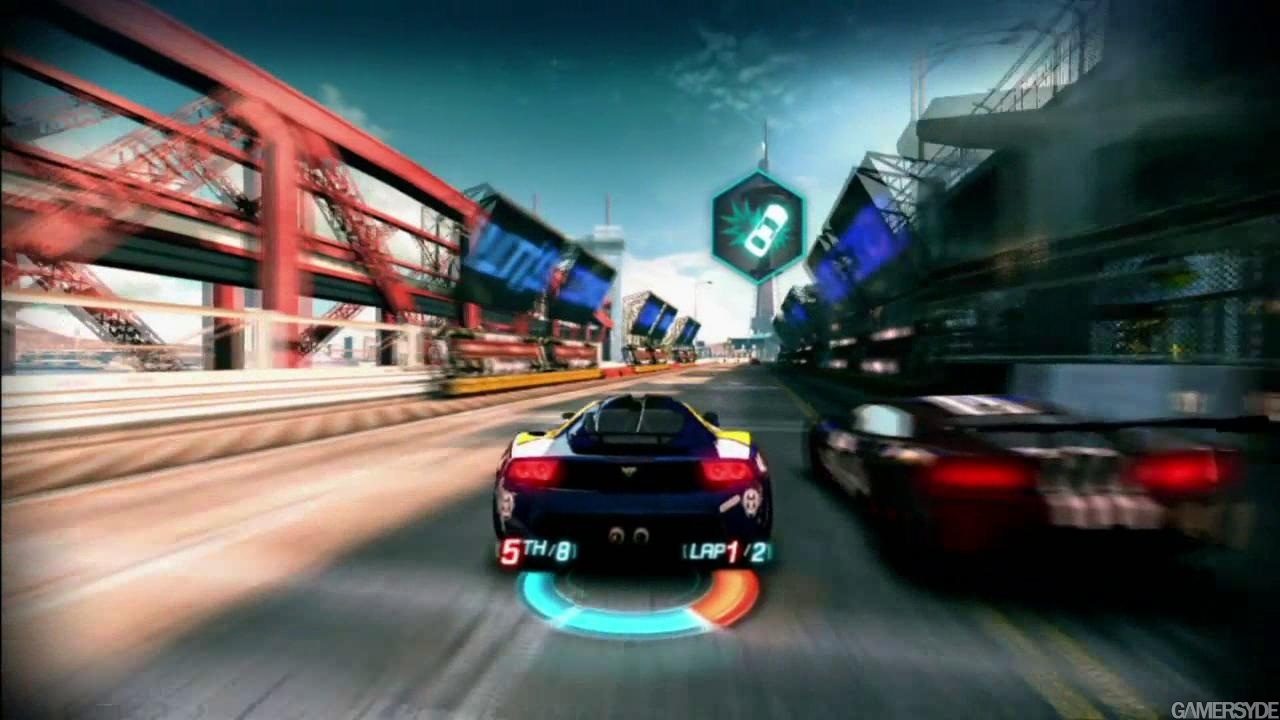Trigger the hexagonal car-wreck power play icon
The image size is (1280, 720).
coord(758,227)
